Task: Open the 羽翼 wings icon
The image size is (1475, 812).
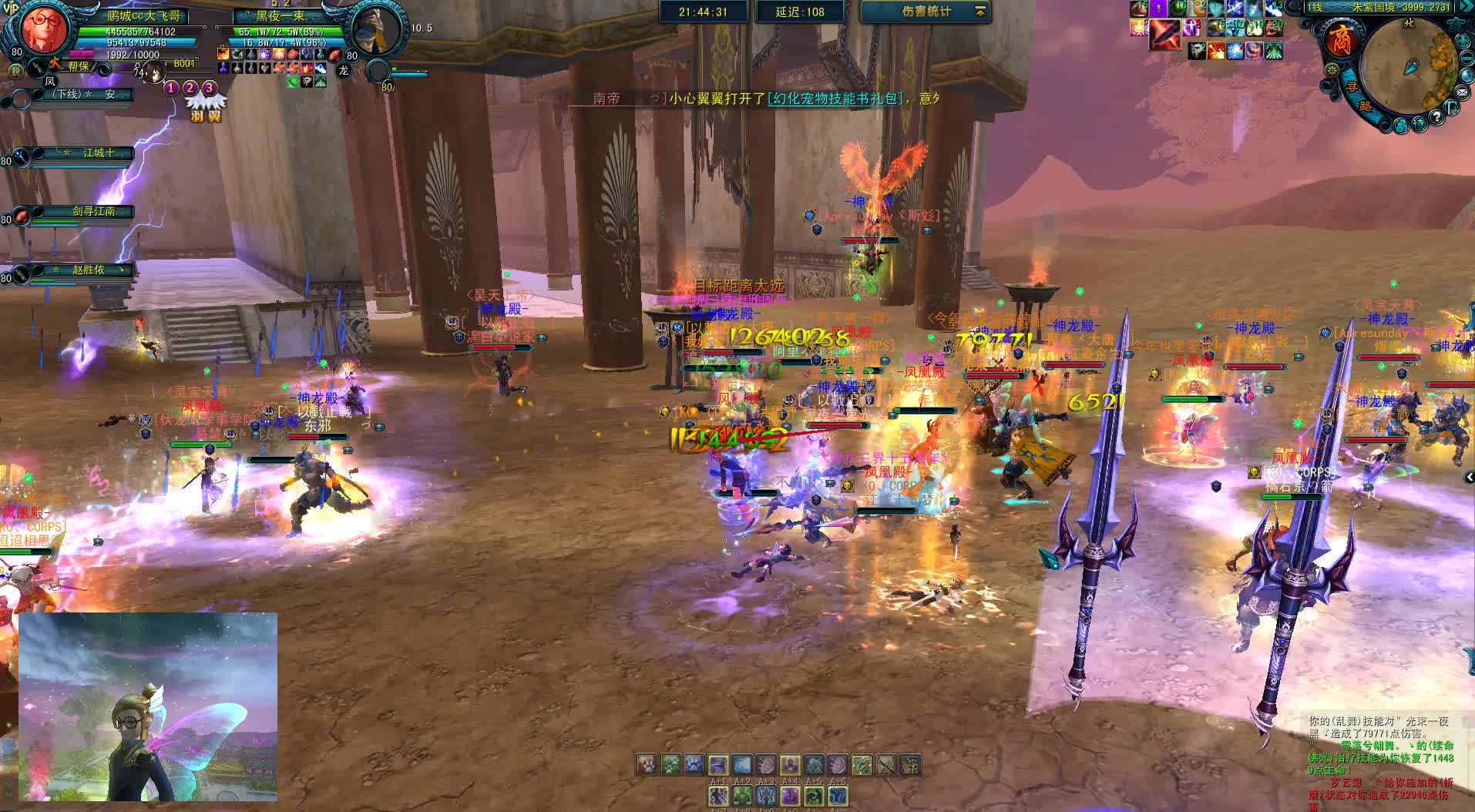Action: click(x=207, y=107)
